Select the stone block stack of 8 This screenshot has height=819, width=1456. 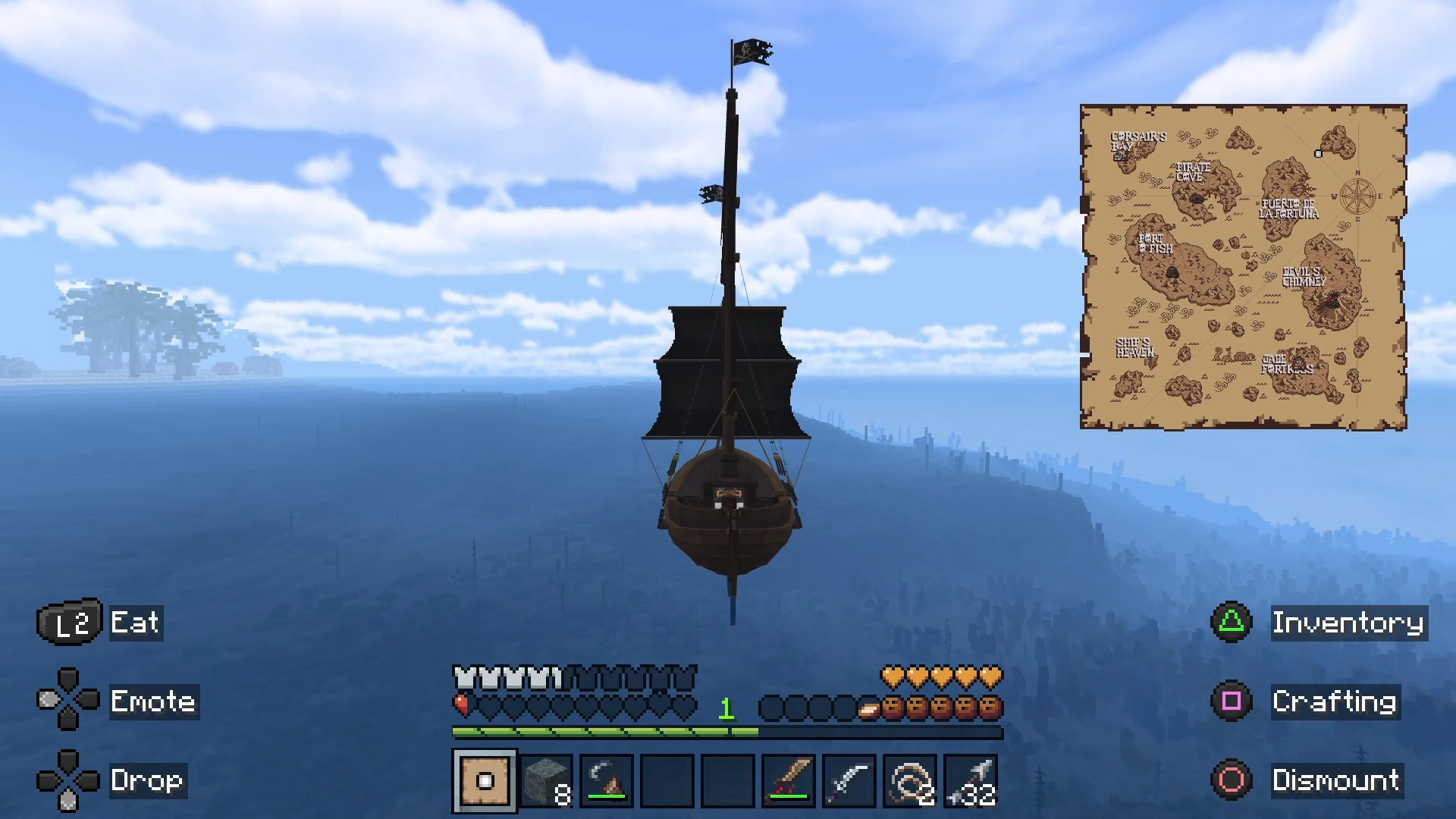pos(546,780)
